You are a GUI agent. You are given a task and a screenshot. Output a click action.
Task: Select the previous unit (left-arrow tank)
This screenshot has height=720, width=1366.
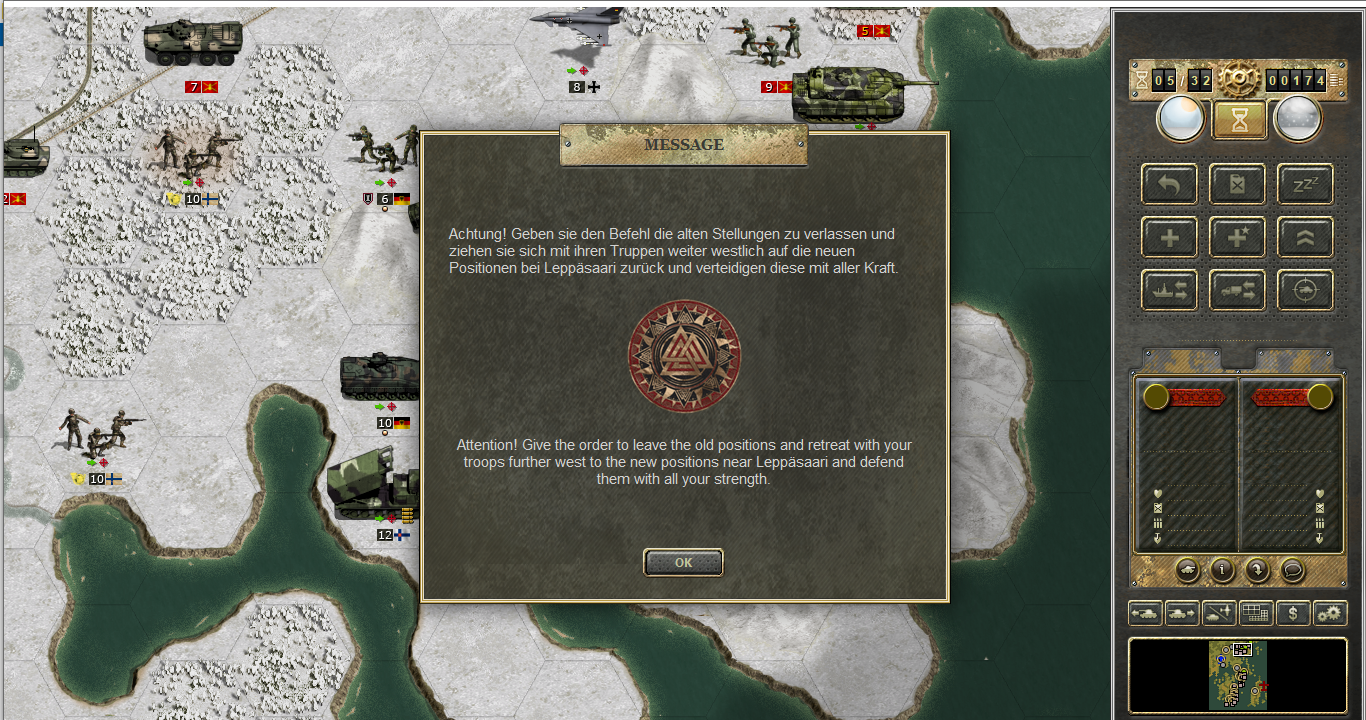(x=1145, y=613)
